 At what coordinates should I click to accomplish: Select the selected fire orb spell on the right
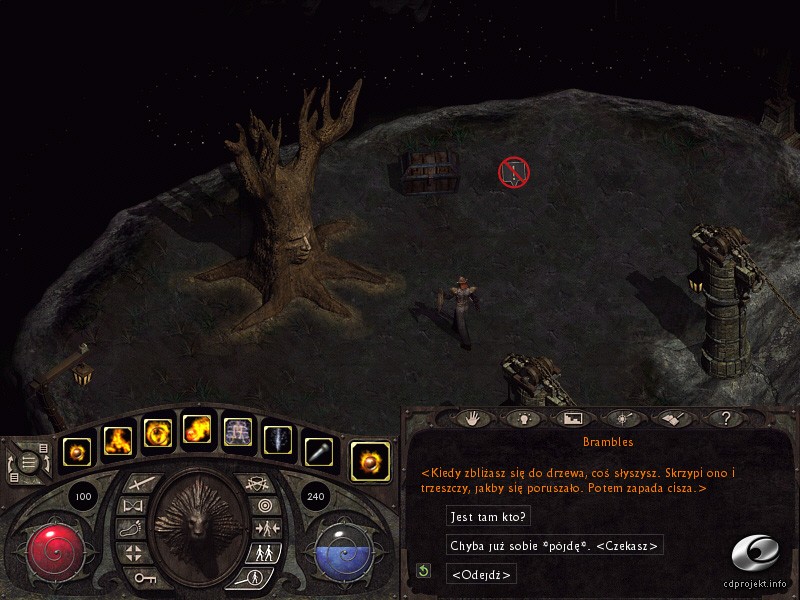[x=370, y=459]
